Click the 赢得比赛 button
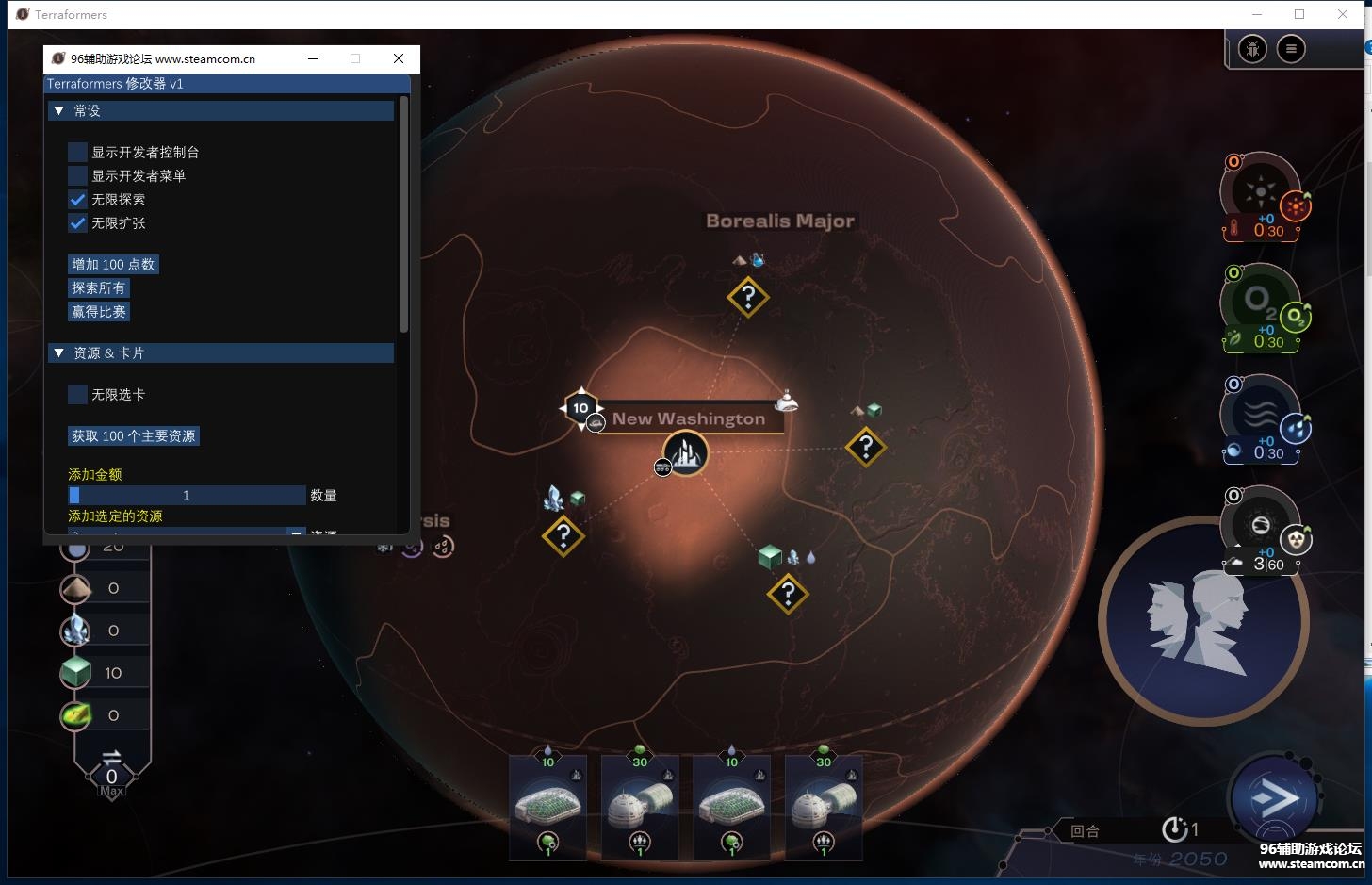Viewport: 1372px width, 885px height. 98,311
